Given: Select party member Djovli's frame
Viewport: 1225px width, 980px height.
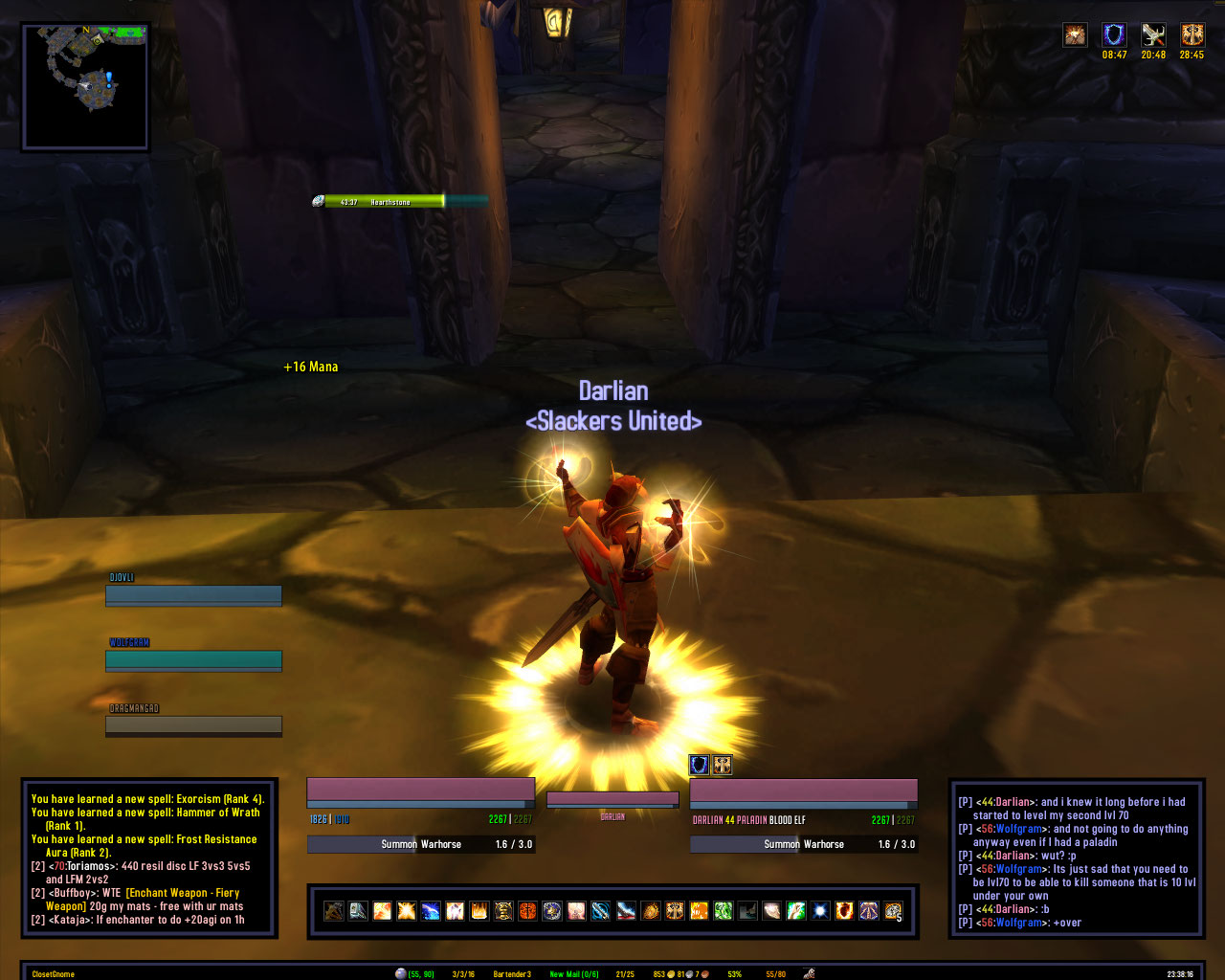Looking at the screenshot, I should coord(193,595).
